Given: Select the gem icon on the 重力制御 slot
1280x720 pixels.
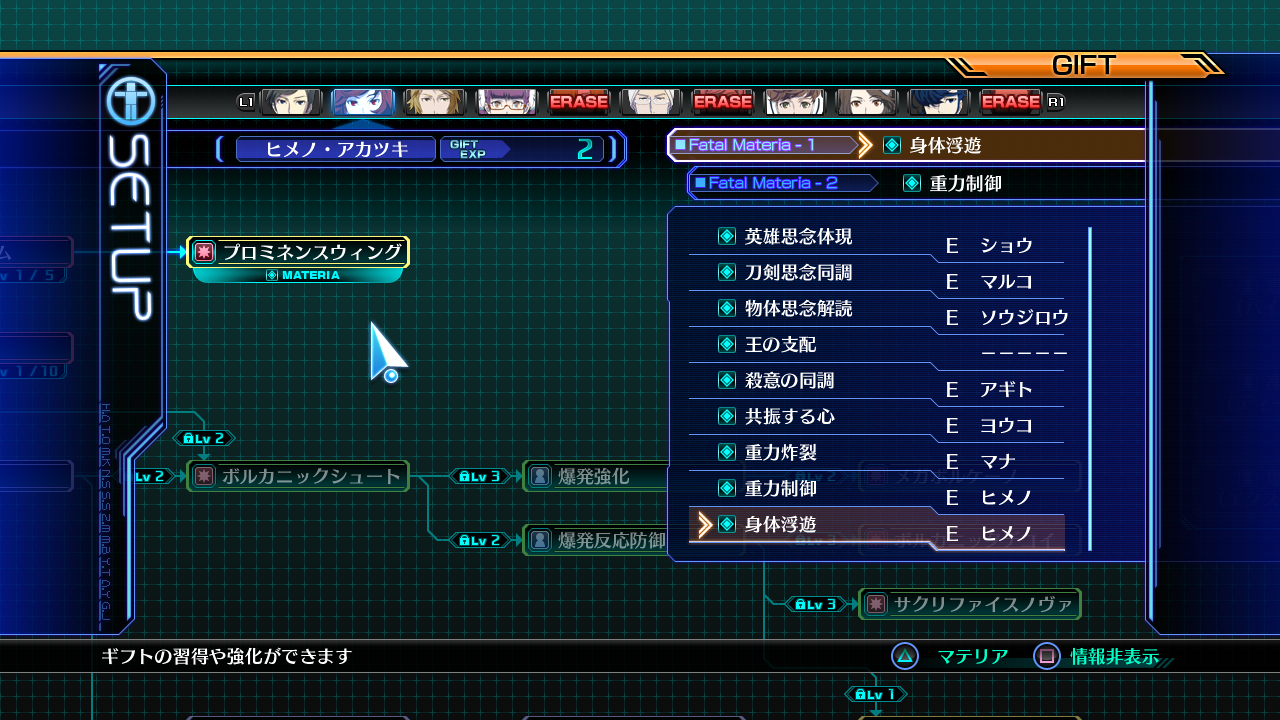Looking at the screenshot, I should pos(912,183).
